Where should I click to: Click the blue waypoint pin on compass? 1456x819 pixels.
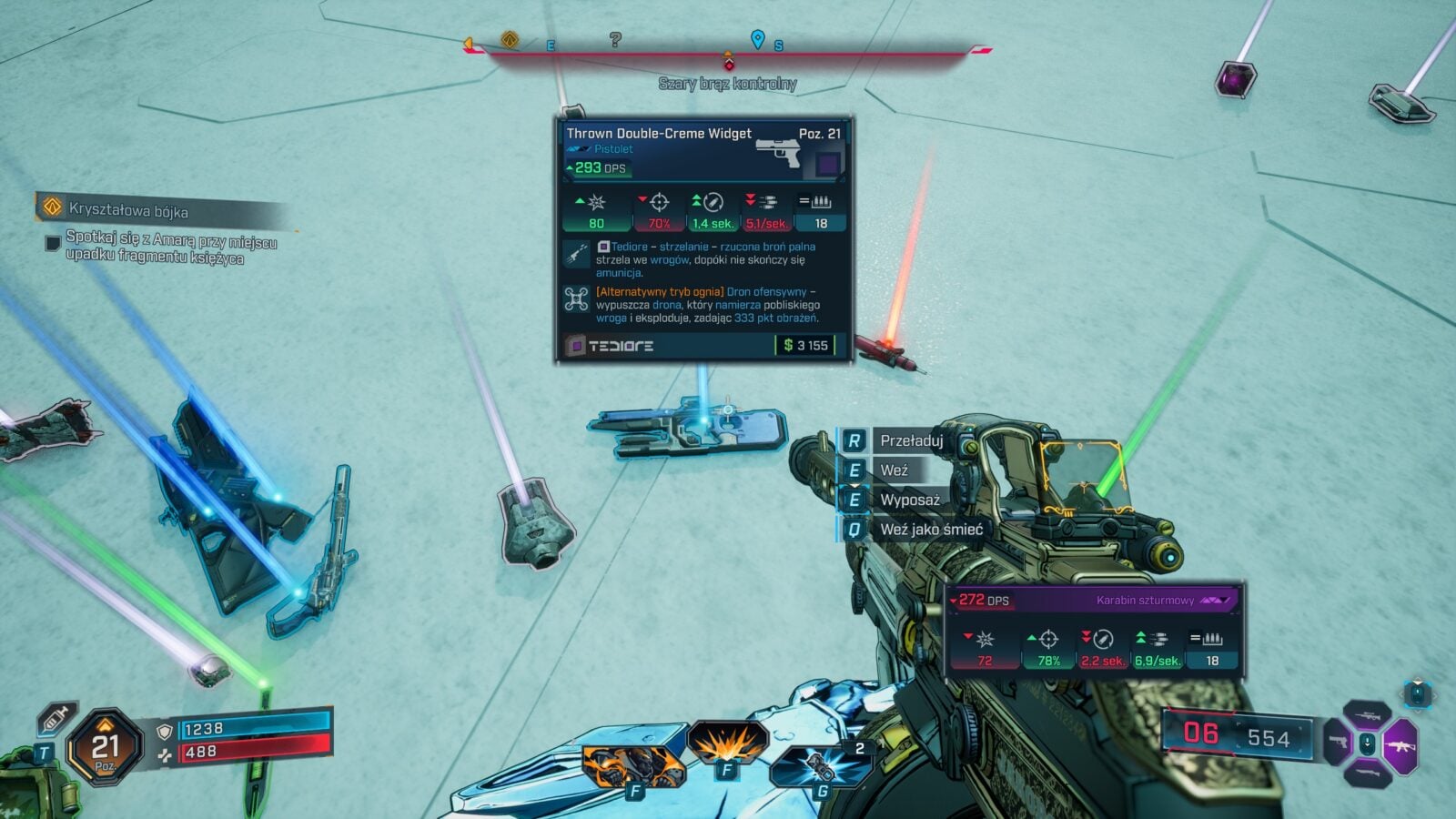[x=757, y=39]
